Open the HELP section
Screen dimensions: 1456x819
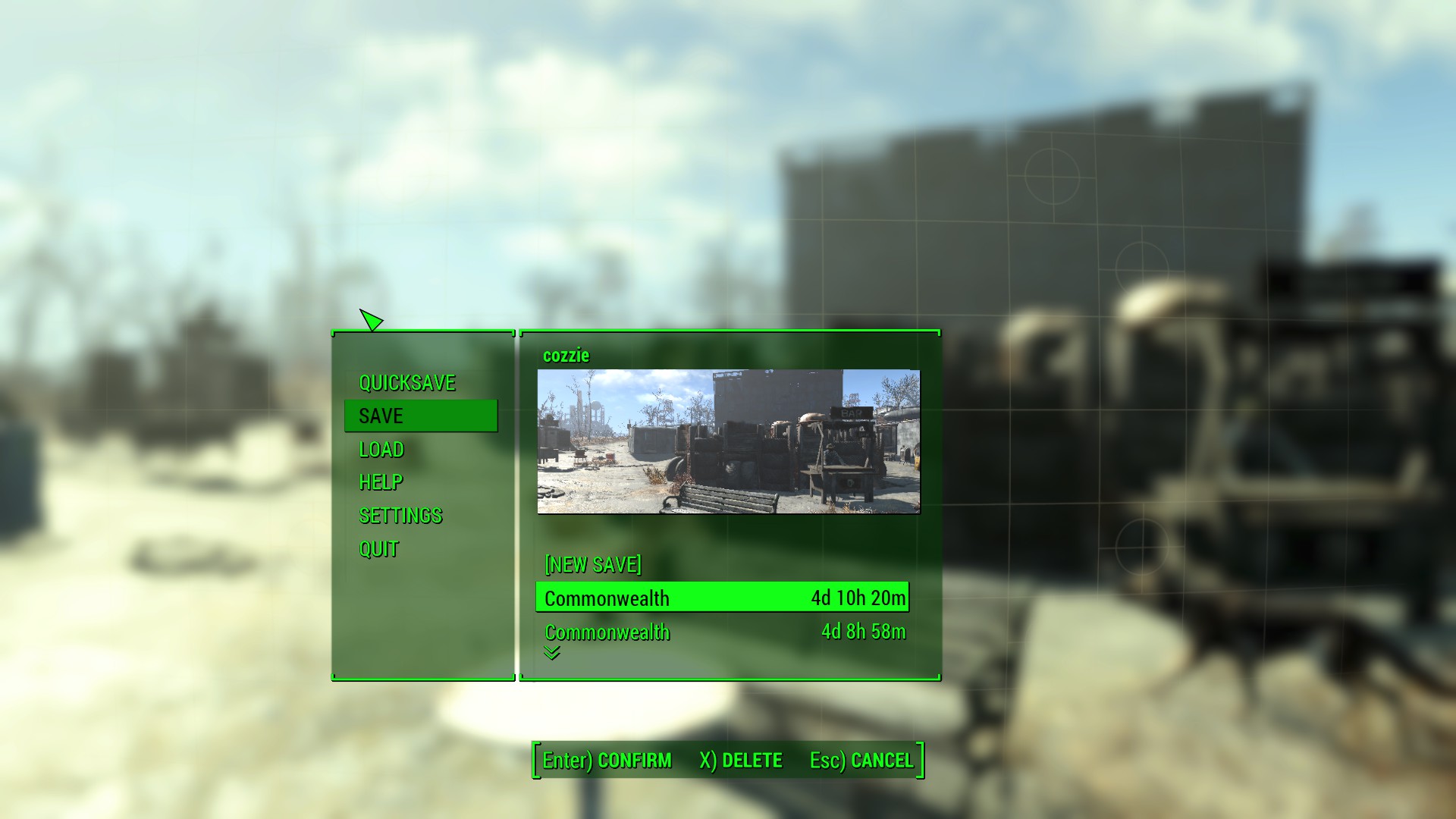381,482
